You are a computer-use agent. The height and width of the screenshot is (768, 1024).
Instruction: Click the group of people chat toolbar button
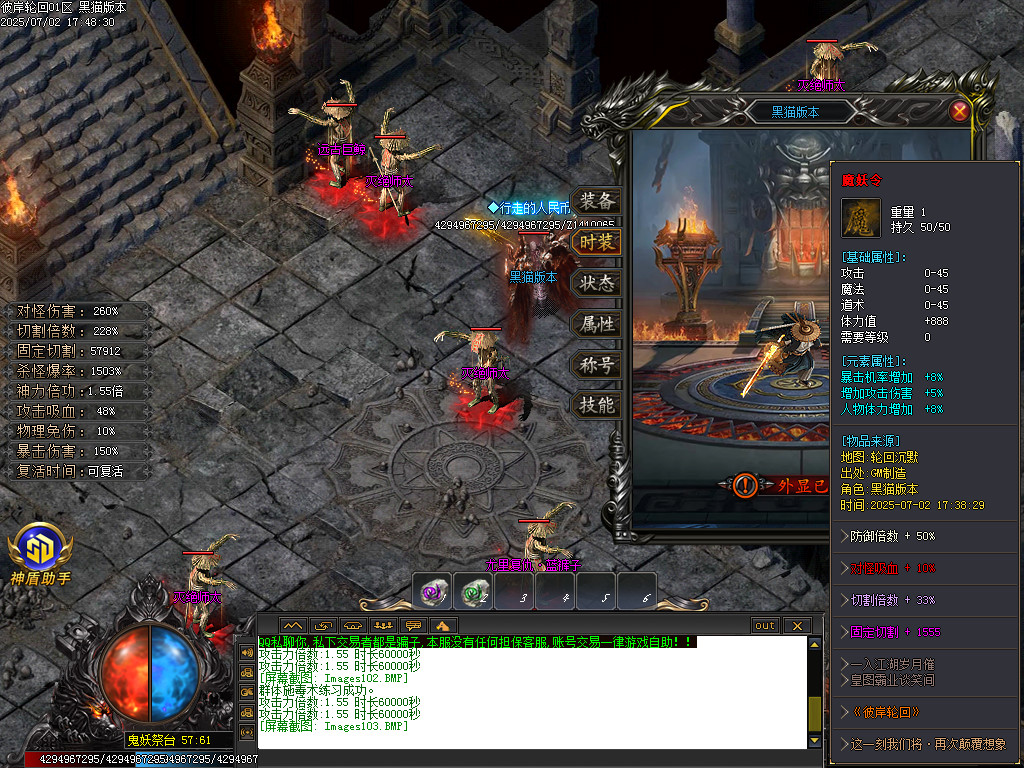(x=381, y=626)
